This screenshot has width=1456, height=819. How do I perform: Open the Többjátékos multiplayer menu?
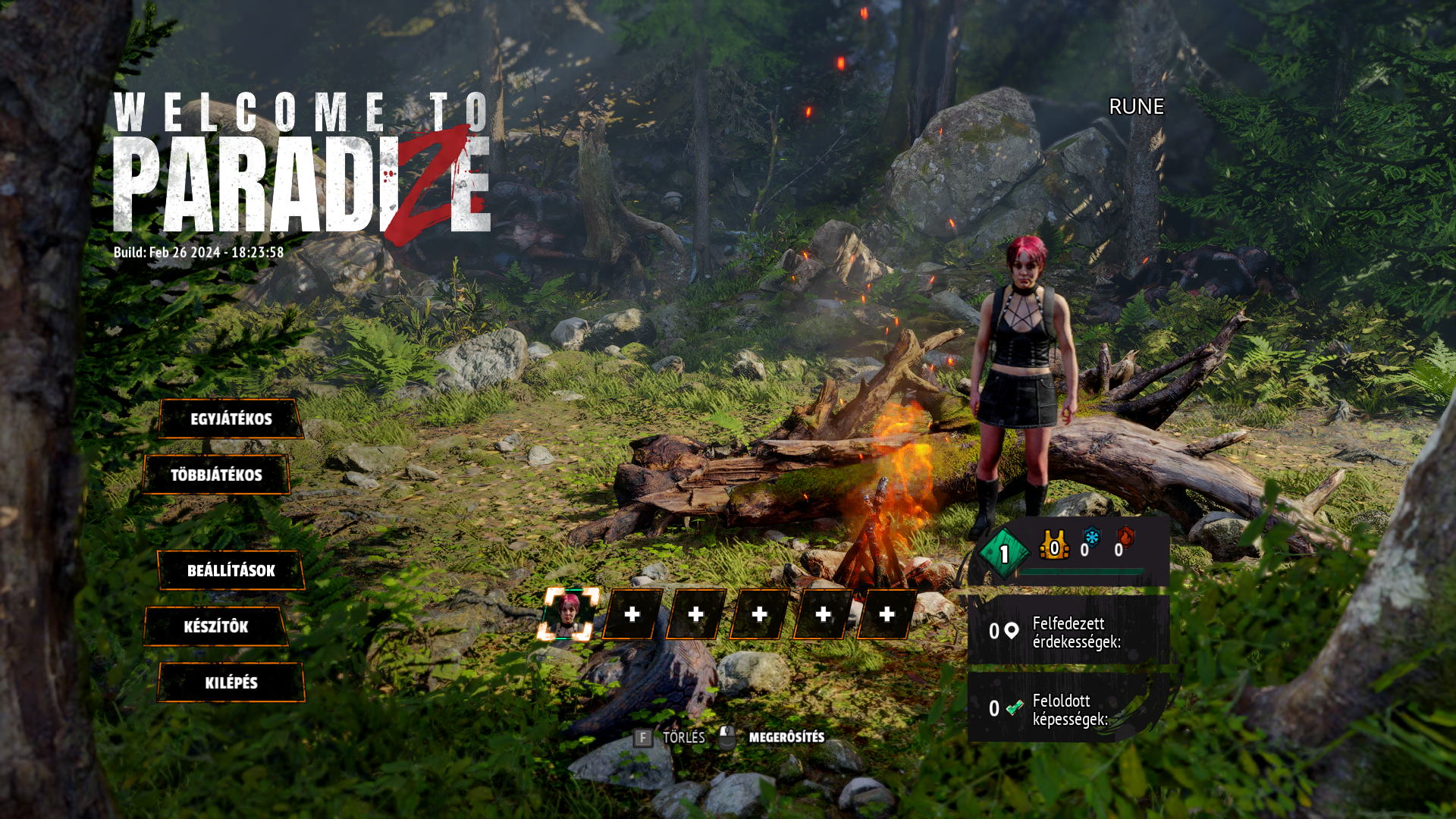tap(216, 475)
